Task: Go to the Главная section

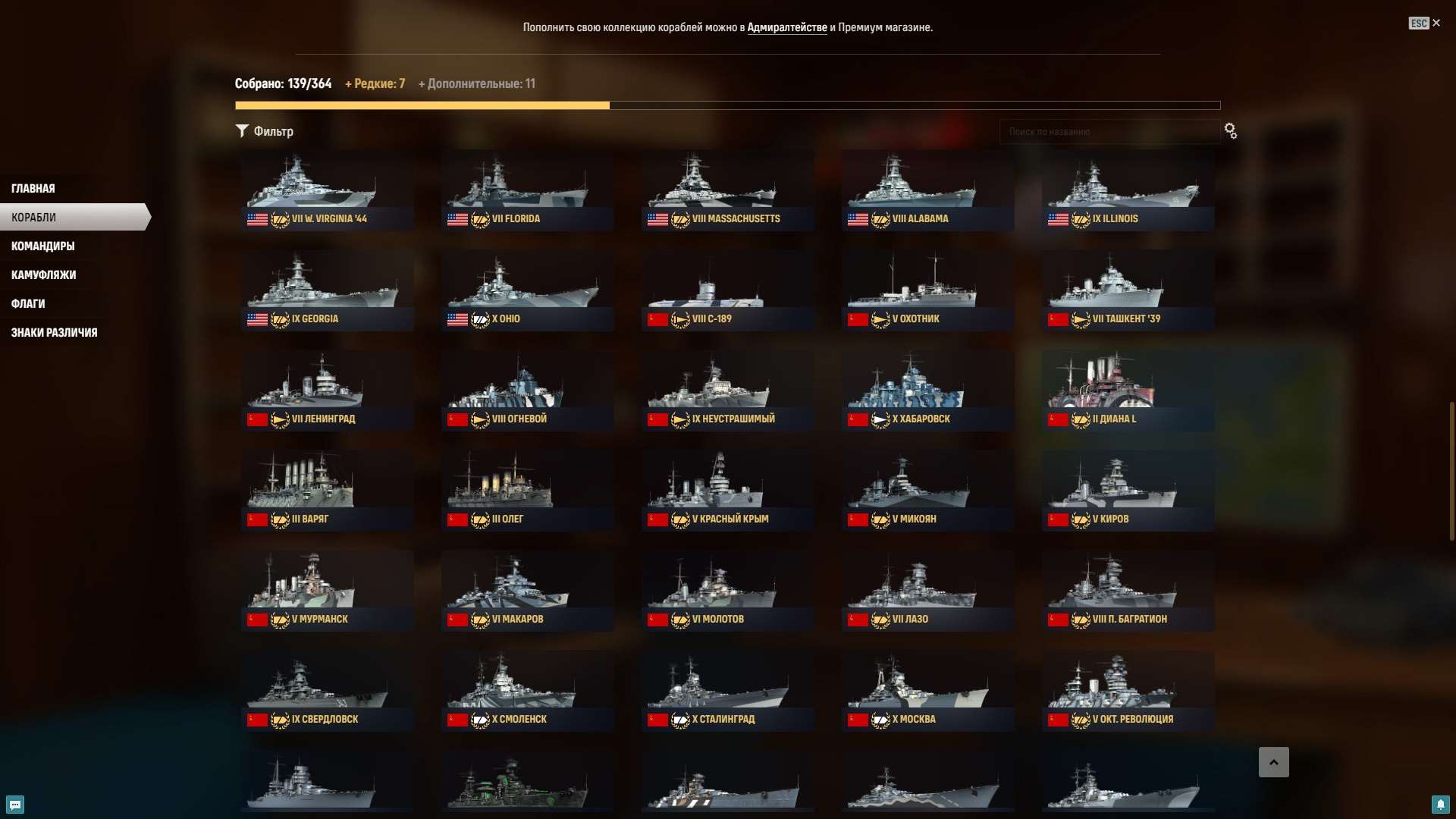Action: 33,187
